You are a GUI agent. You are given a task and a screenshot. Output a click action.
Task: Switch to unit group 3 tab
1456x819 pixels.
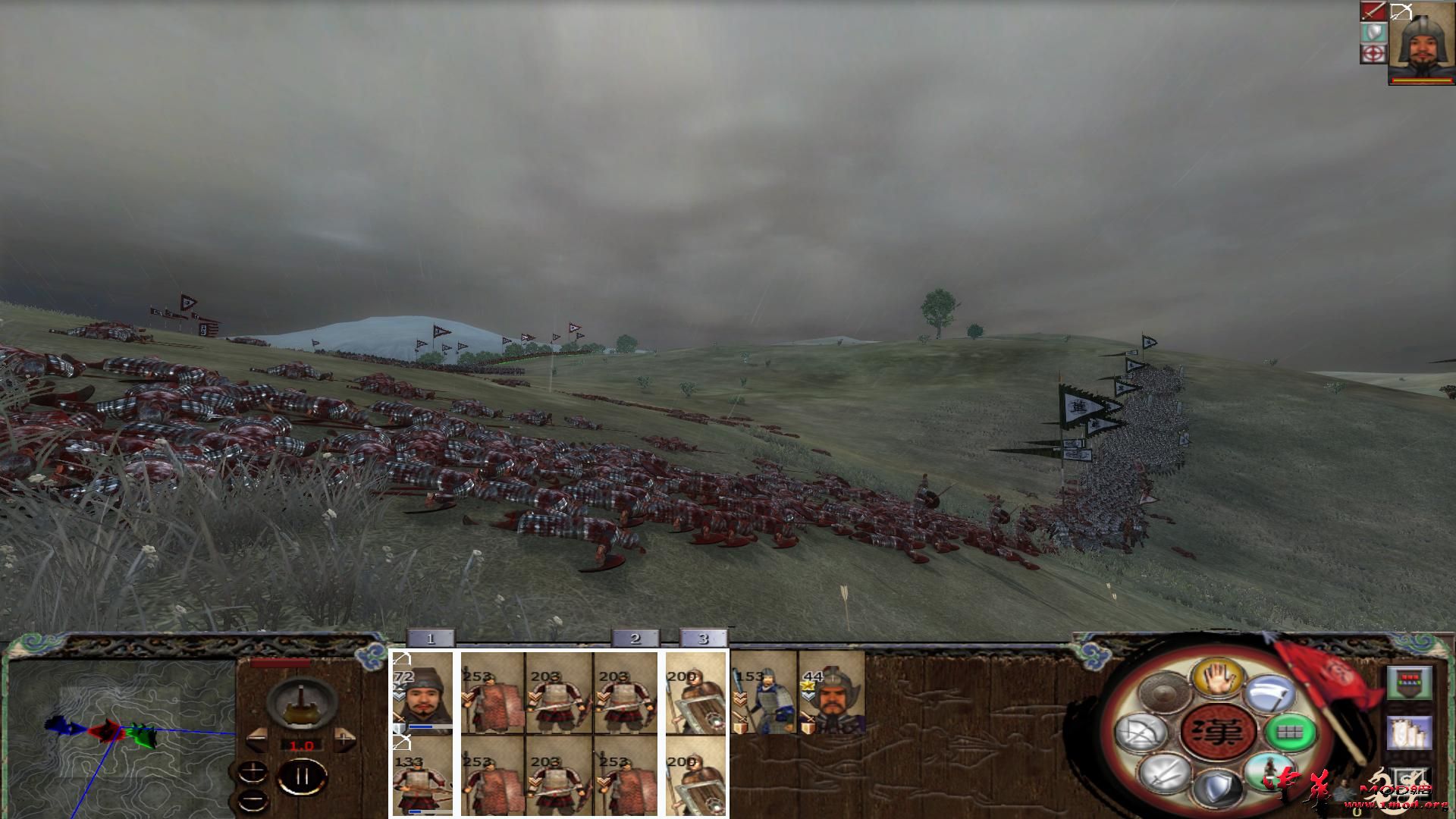(701, 639)
